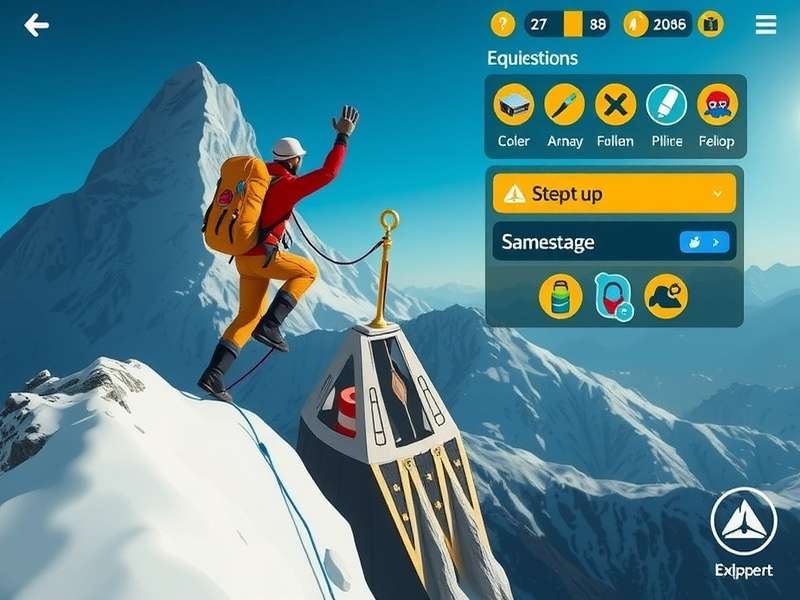Activate the Exlppert round button
Viewport: 800px width, 600px height.
tap(743, 522)
